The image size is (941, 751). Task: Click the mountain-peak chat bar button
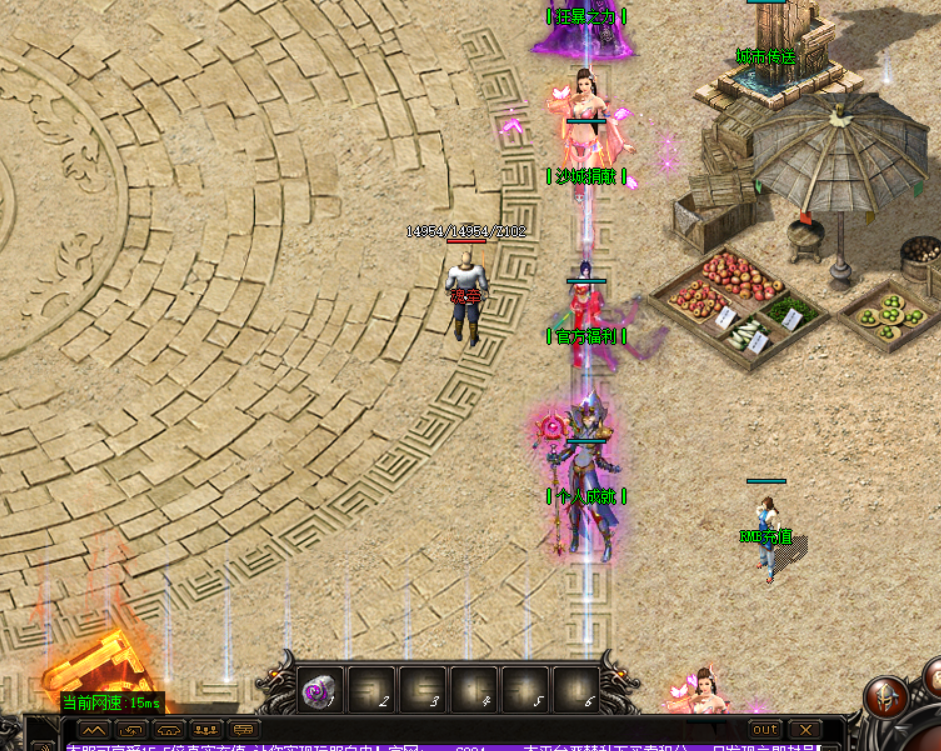click(x=94, y=730)
